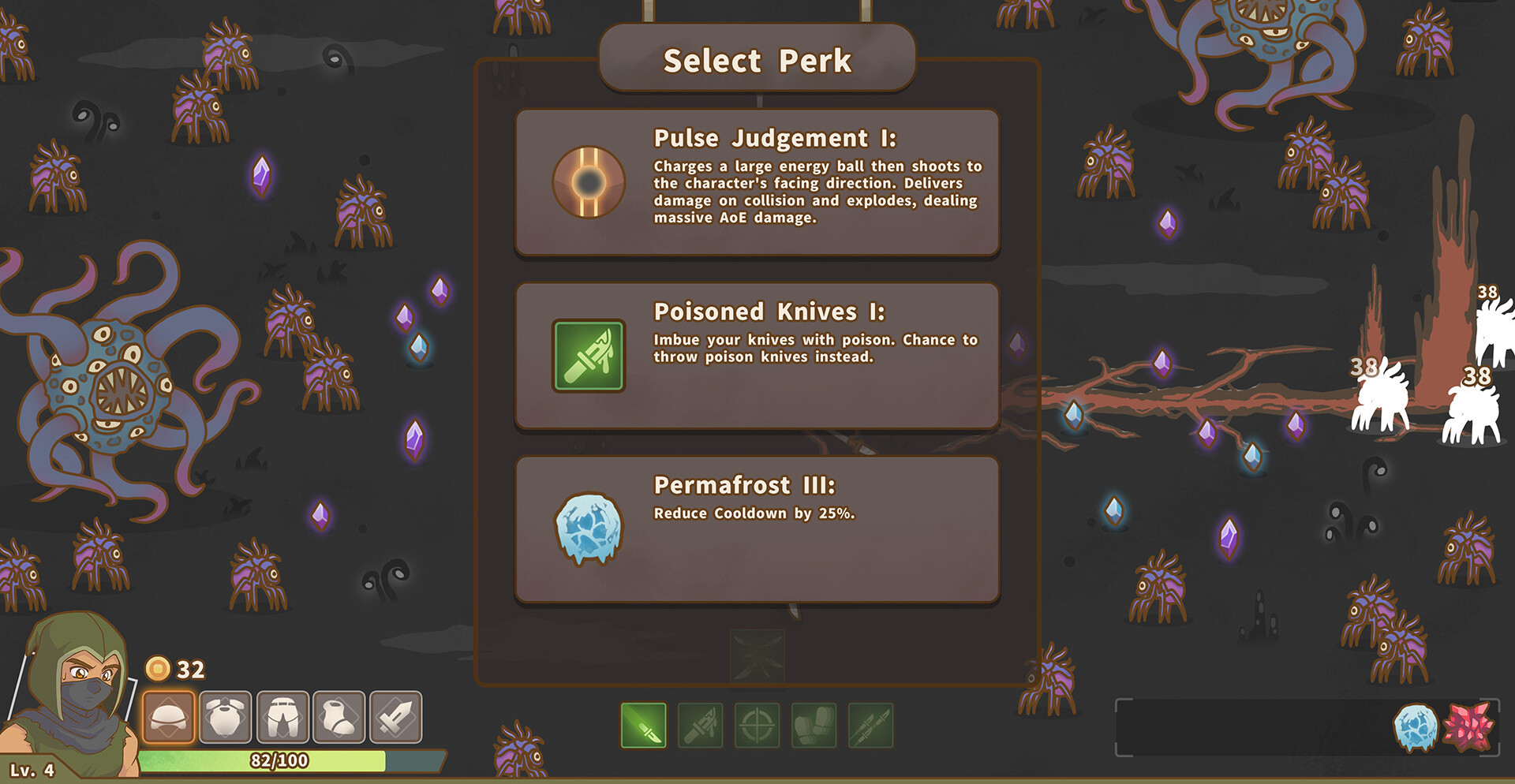Select the helmet equipment slot
The width and height of the screenshot is (1515, 784).
(169, 717)
